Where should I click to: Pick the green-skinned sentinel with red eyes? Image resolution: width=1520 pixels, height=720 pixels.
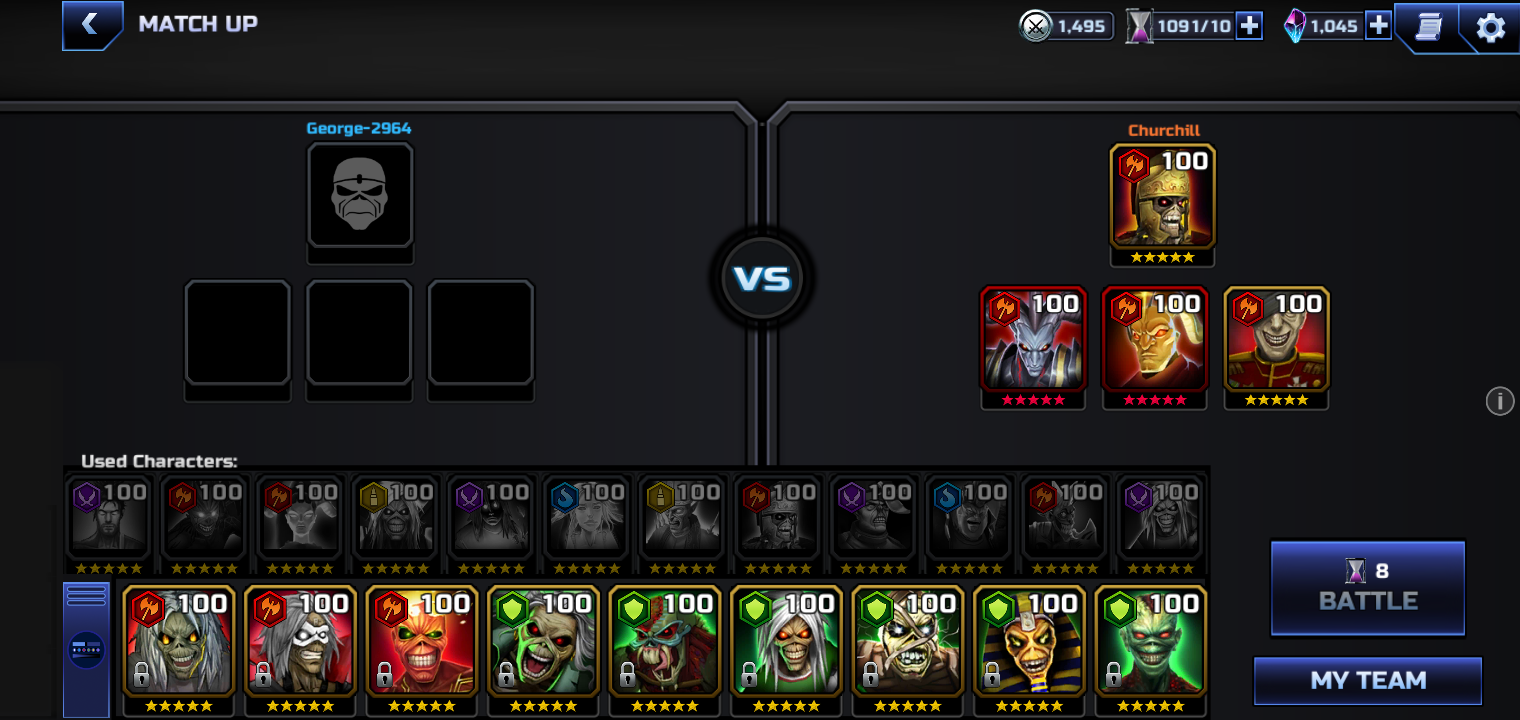(x=1151, y=641)
